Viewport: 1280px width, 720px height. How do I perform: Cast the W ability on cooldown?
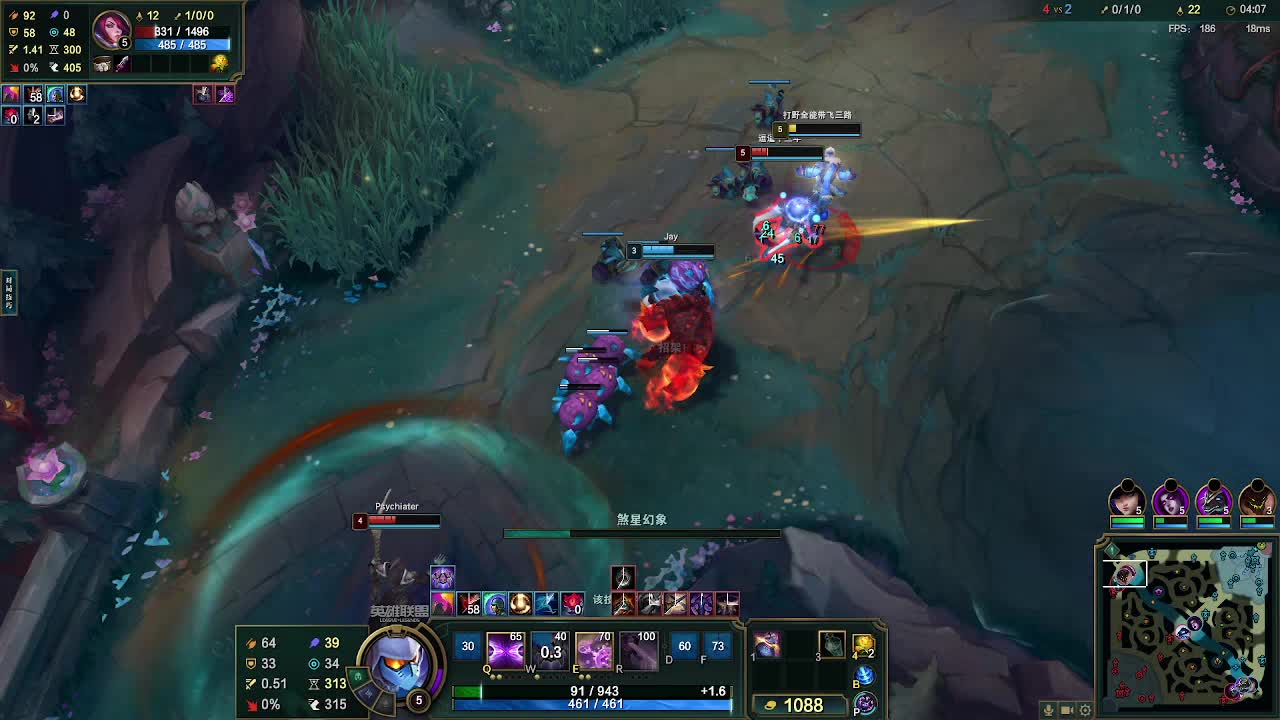pyautogui.click(x=549, y=651)
